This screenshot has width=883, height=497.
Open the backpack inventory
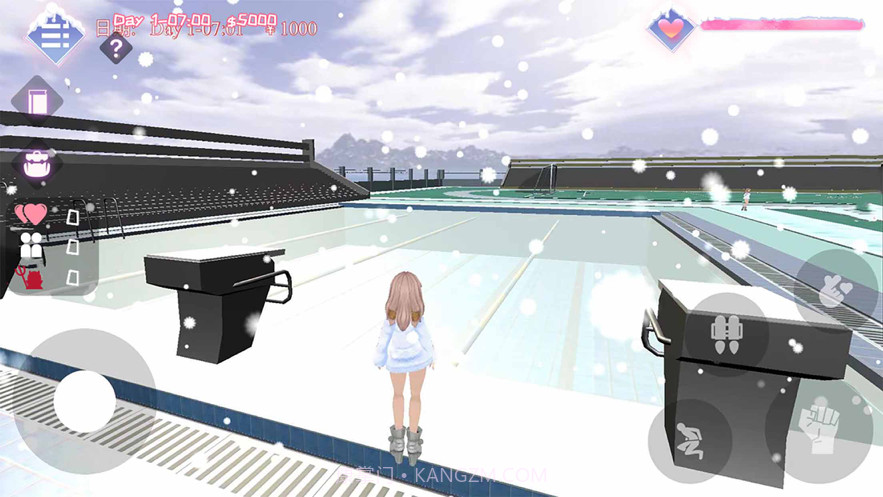coord(37,164)
